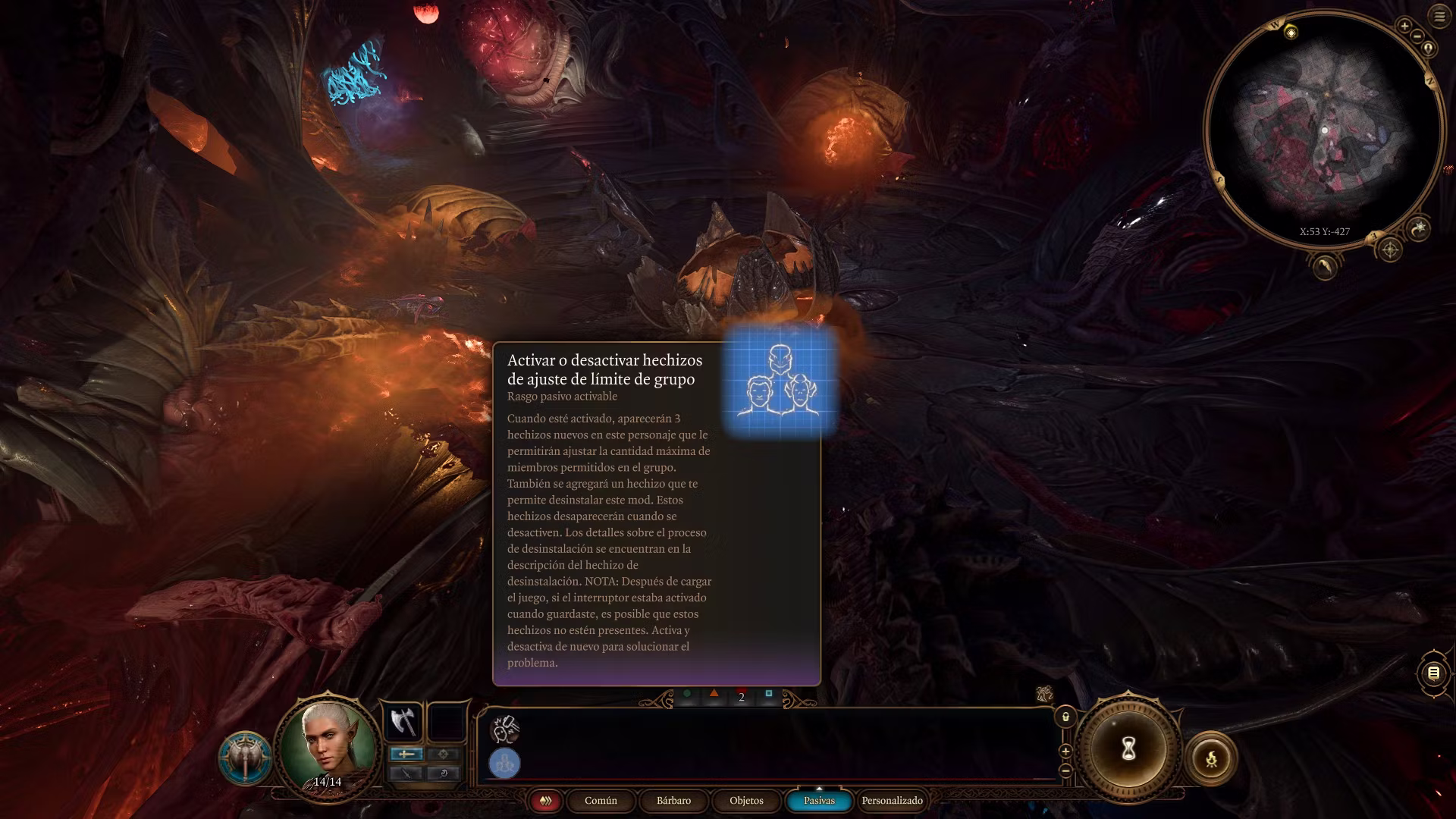Open the campfire rest button
Image resolution: width=1456 pixels, height=819 pixels.
pyautogui.click(x=1211, y=758)
